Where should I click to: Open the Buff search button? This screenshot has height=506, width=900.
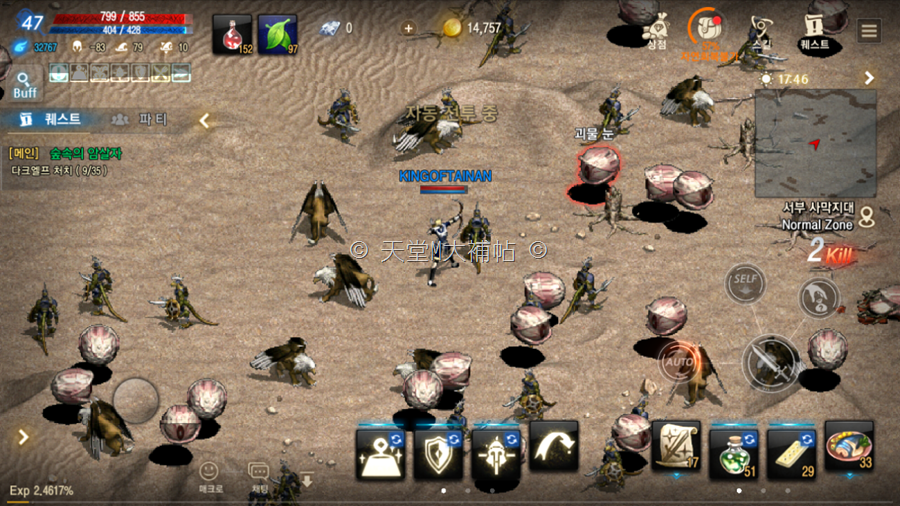(25, 84)
